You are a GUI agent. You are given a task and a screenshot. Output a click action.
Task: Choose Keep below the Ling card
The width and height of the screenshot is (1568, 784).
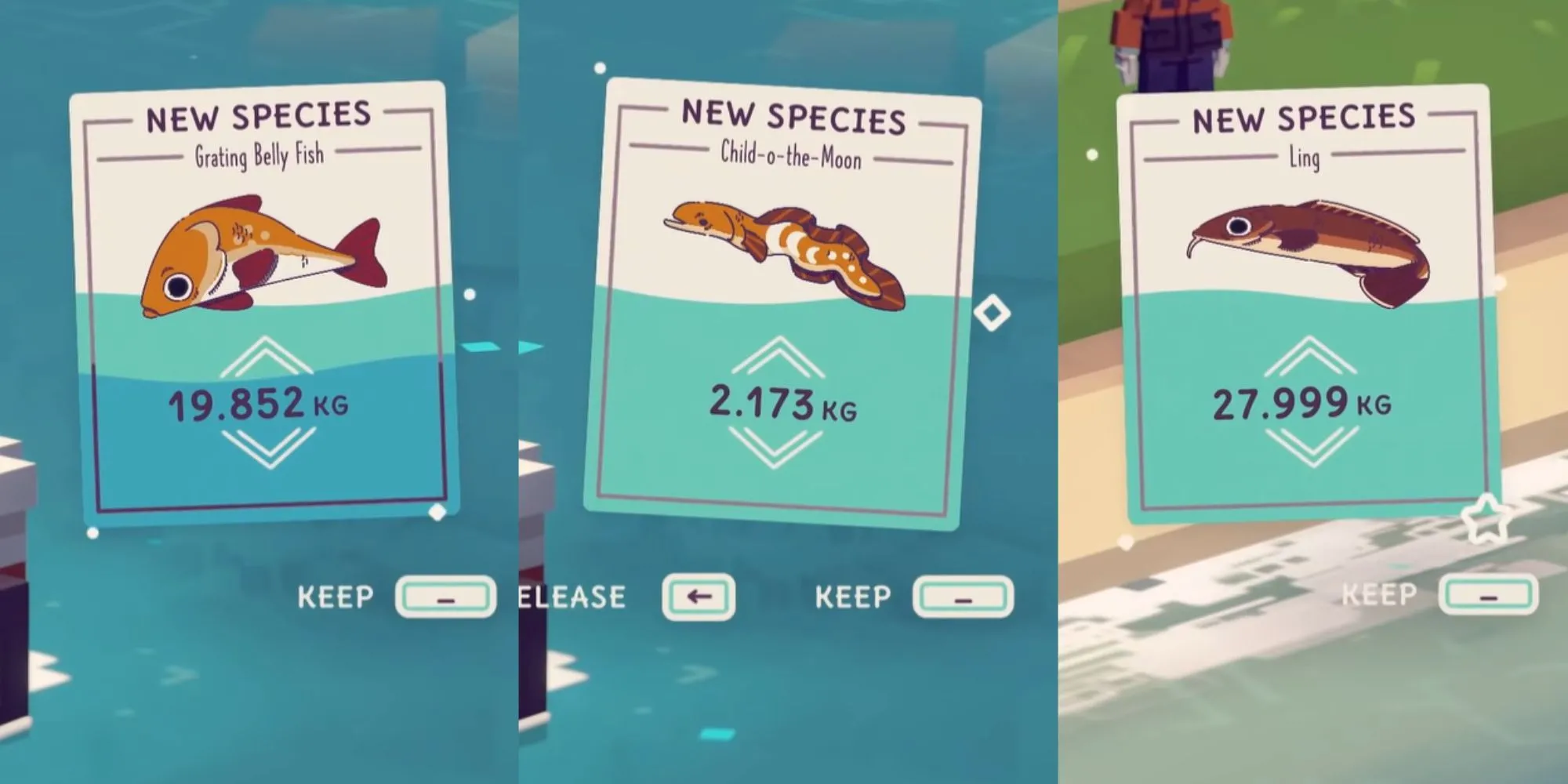click(x=1487, y=596)
